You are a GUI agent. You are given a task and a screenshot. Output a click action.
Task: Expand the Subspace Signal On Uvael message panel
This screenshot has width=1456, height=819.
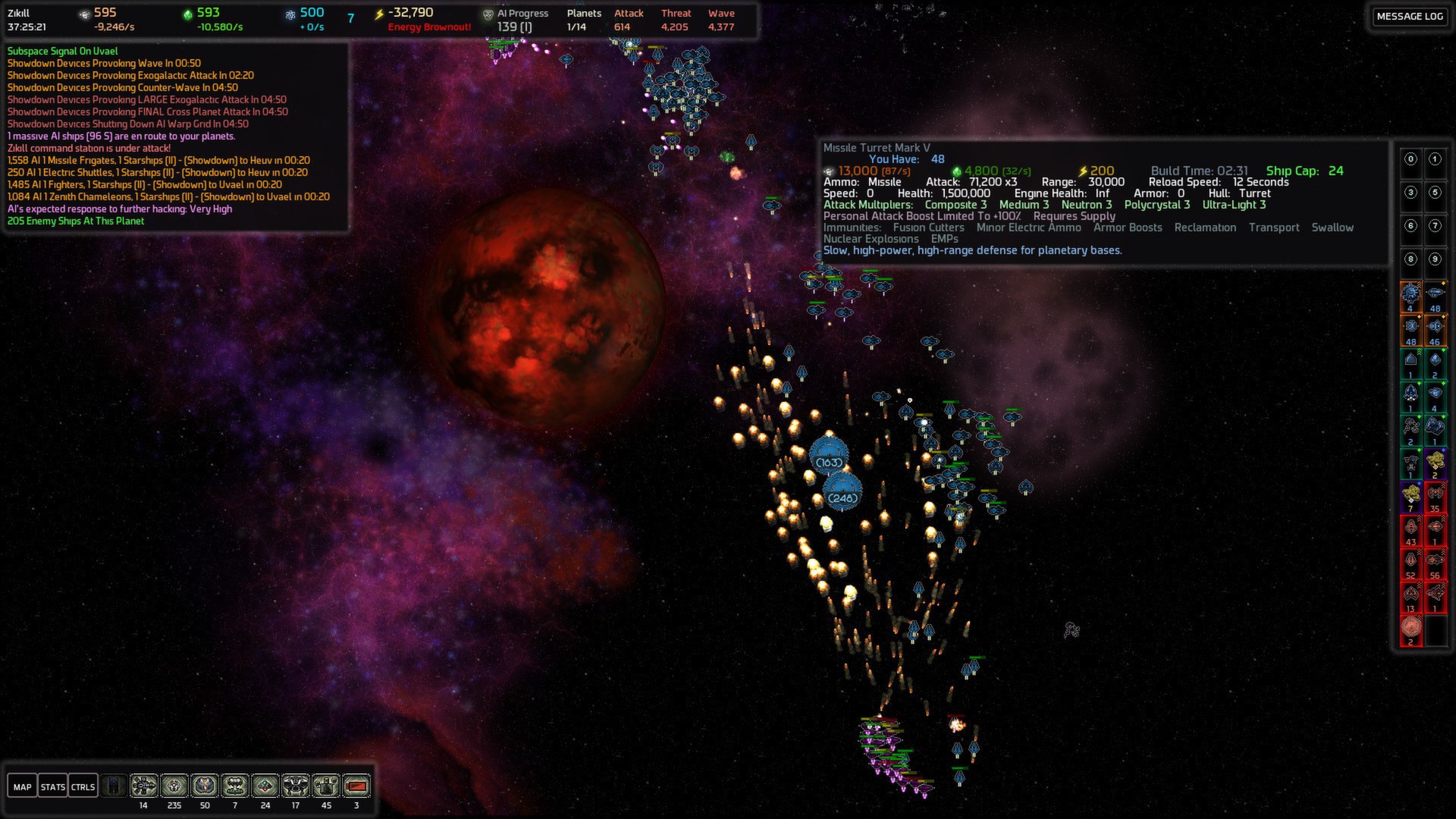(62, 50)
